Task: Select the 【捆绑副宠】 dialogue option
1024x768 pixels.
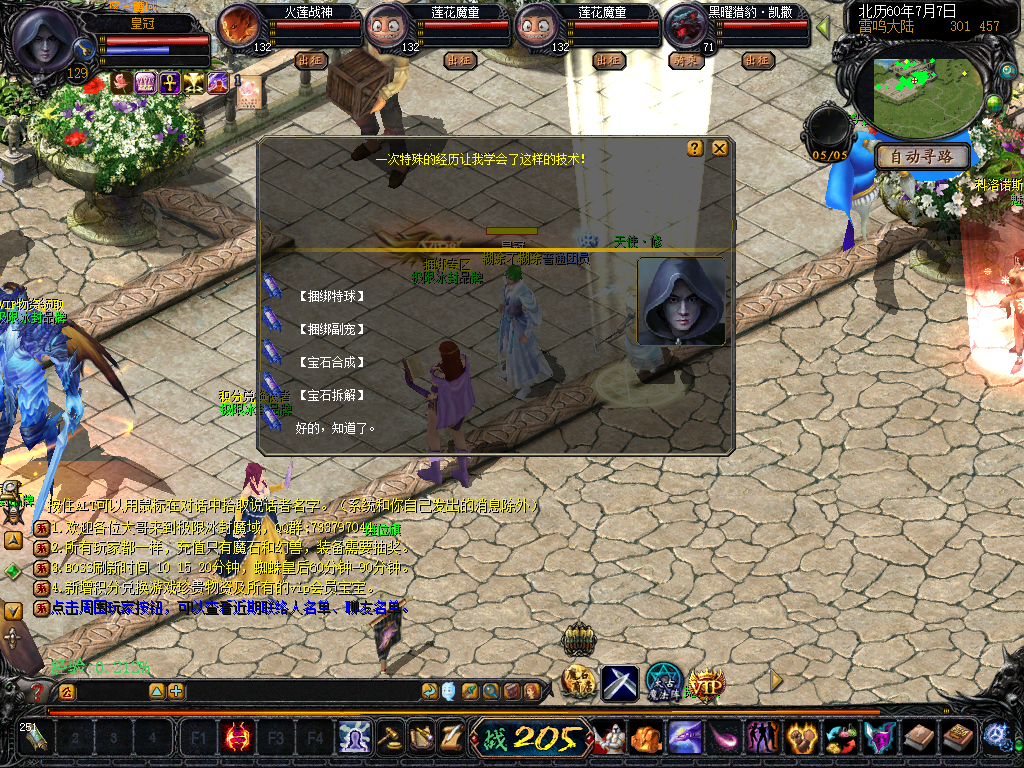Action: [x=332, y=329]
